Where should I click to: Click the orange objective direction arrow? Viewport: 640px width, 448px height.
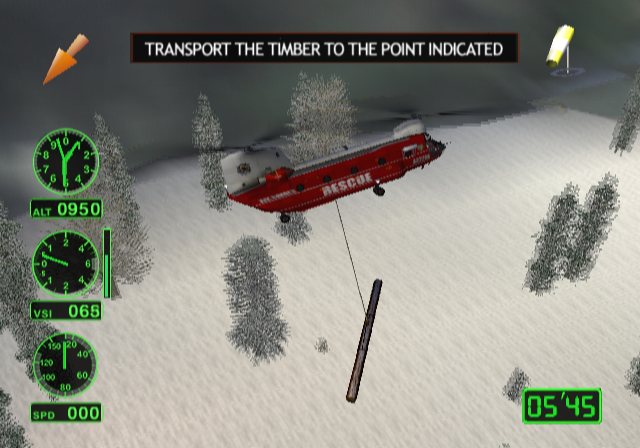pyautogui.click(x=64, y=59)
